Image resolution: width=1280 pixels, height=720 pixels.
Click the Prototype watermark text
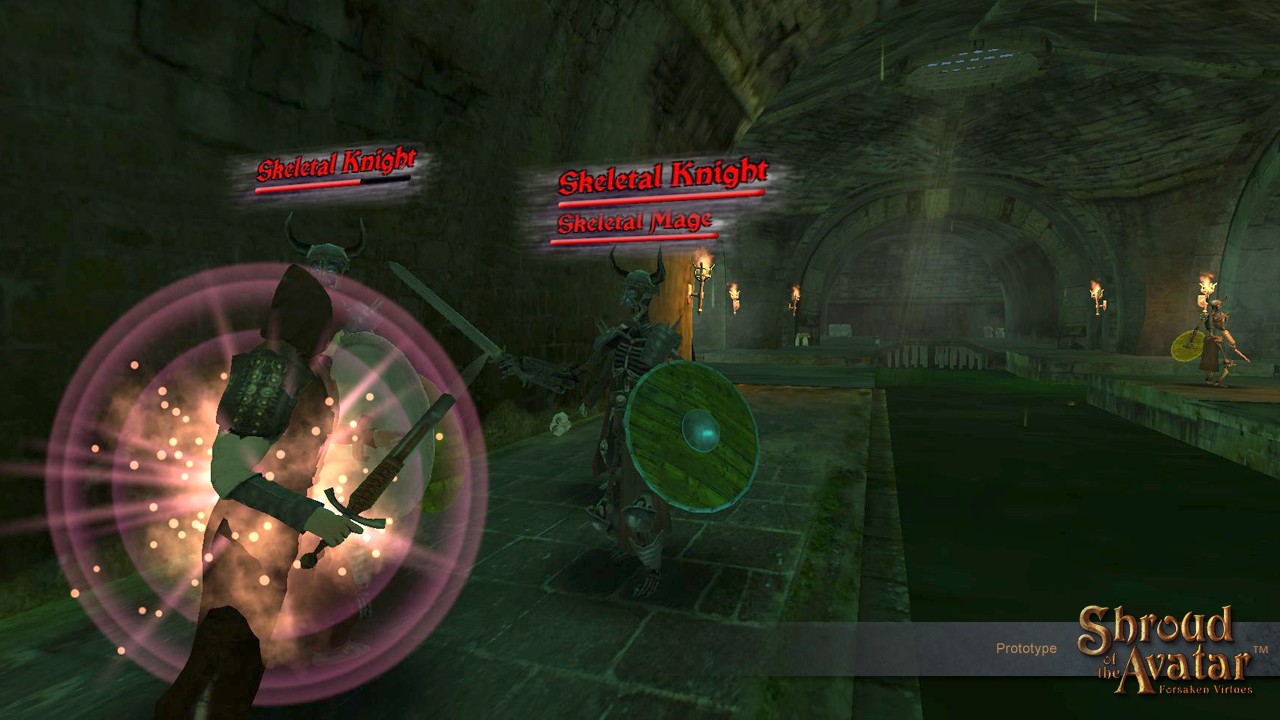[1026, 647]
